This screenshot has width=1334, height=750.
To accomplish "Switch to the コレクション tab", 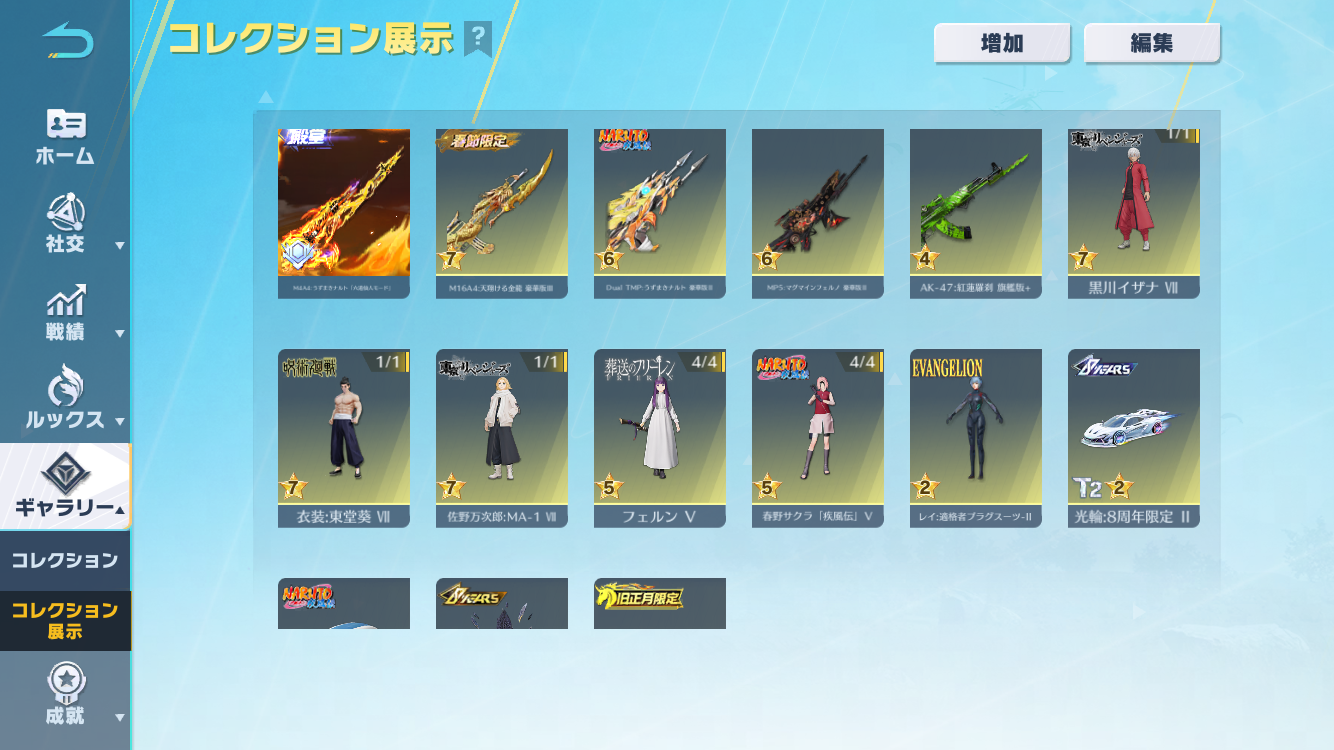I will [x=65, y=560].
